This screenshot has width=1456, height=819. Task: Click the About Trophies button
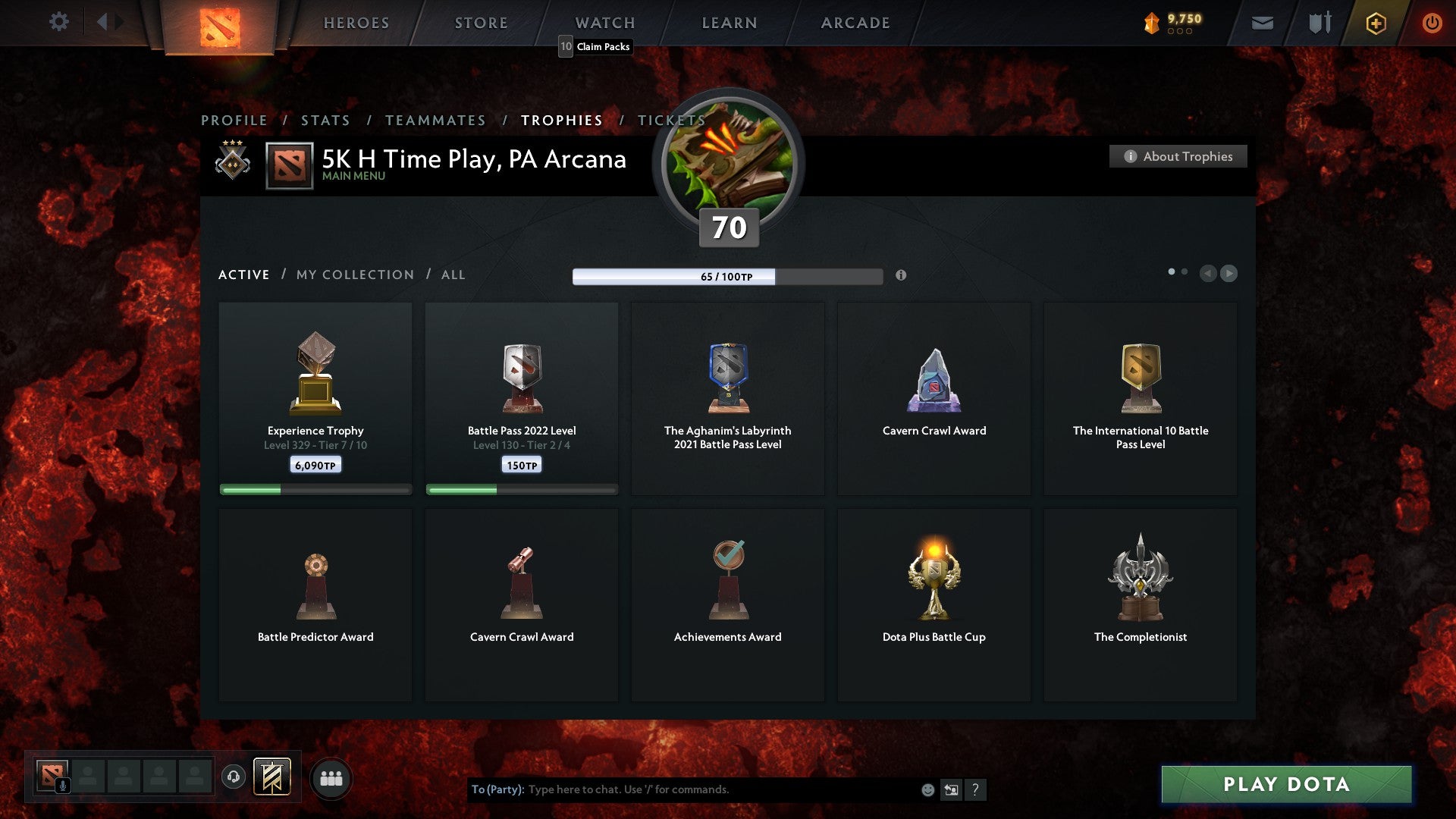tap(1178, 156)
